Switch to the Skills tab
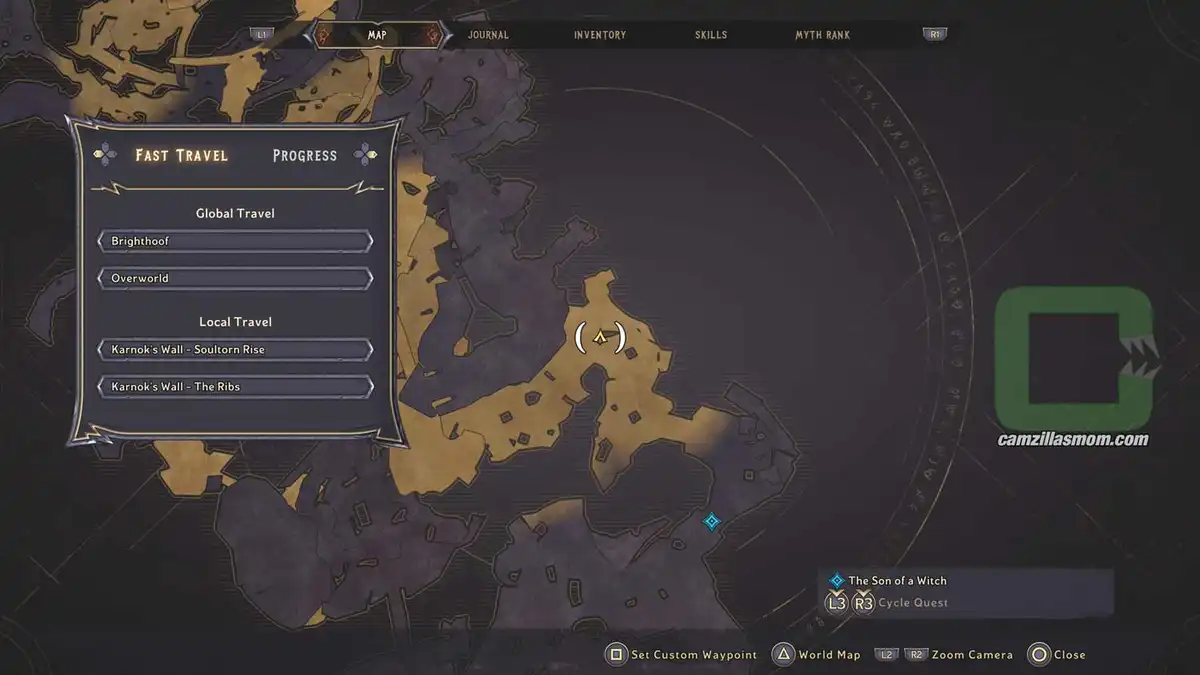1200x675 pixels. [711, 35]
